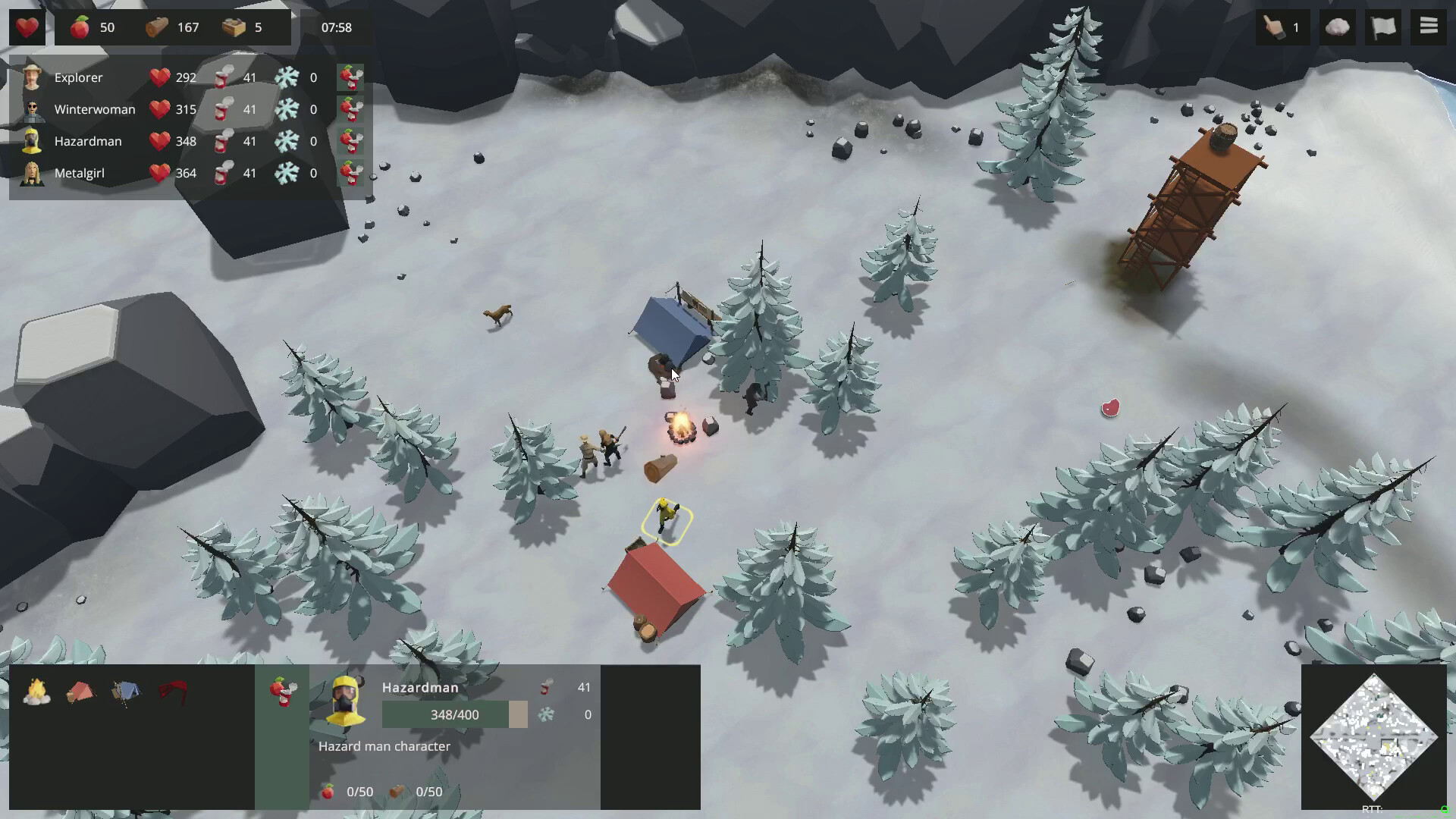Open the hamburger menu

1428,27
